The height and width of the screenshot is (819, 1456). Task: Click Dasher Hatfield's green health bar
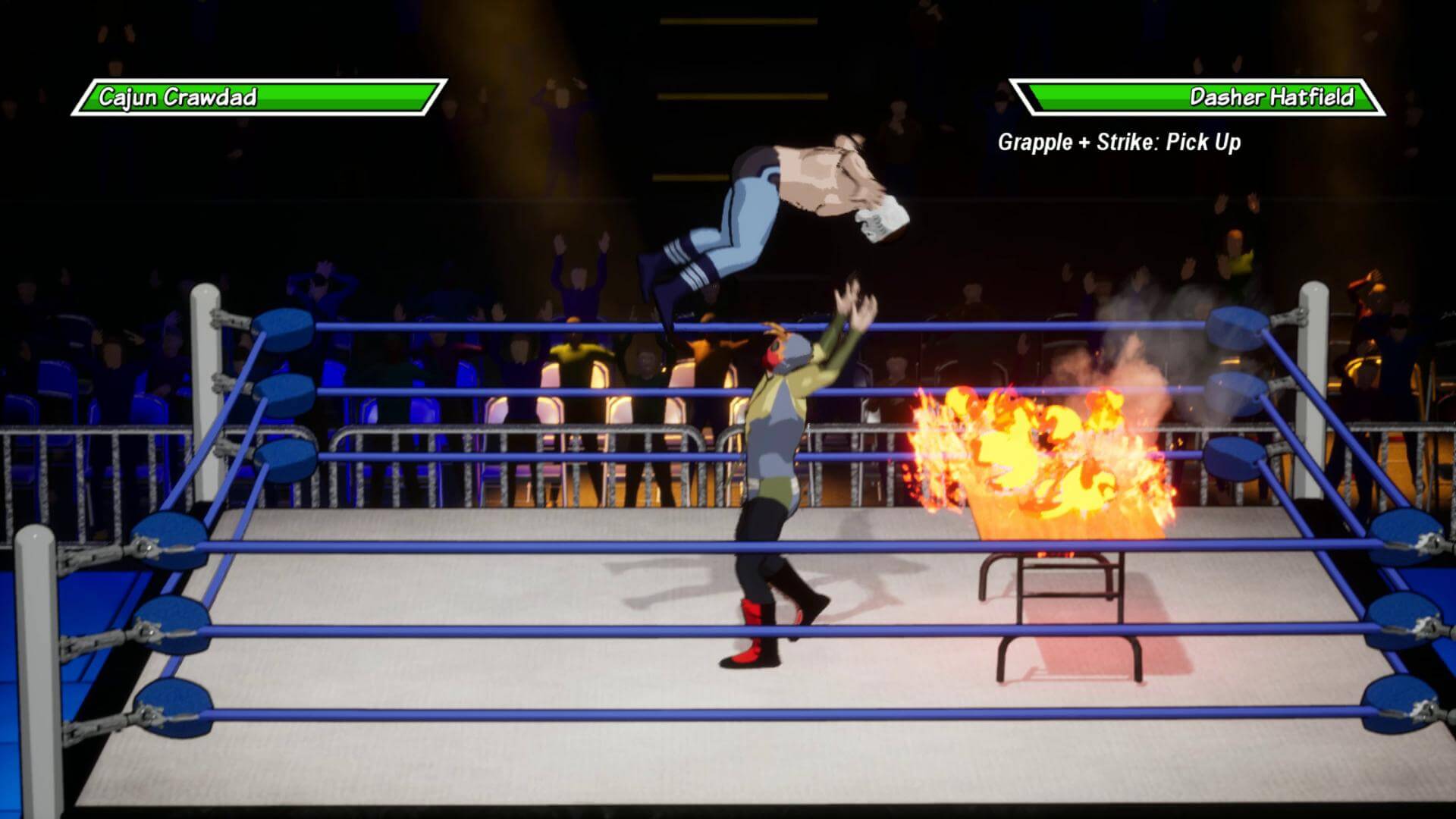pyautogui.click(x=1100, y=97)
